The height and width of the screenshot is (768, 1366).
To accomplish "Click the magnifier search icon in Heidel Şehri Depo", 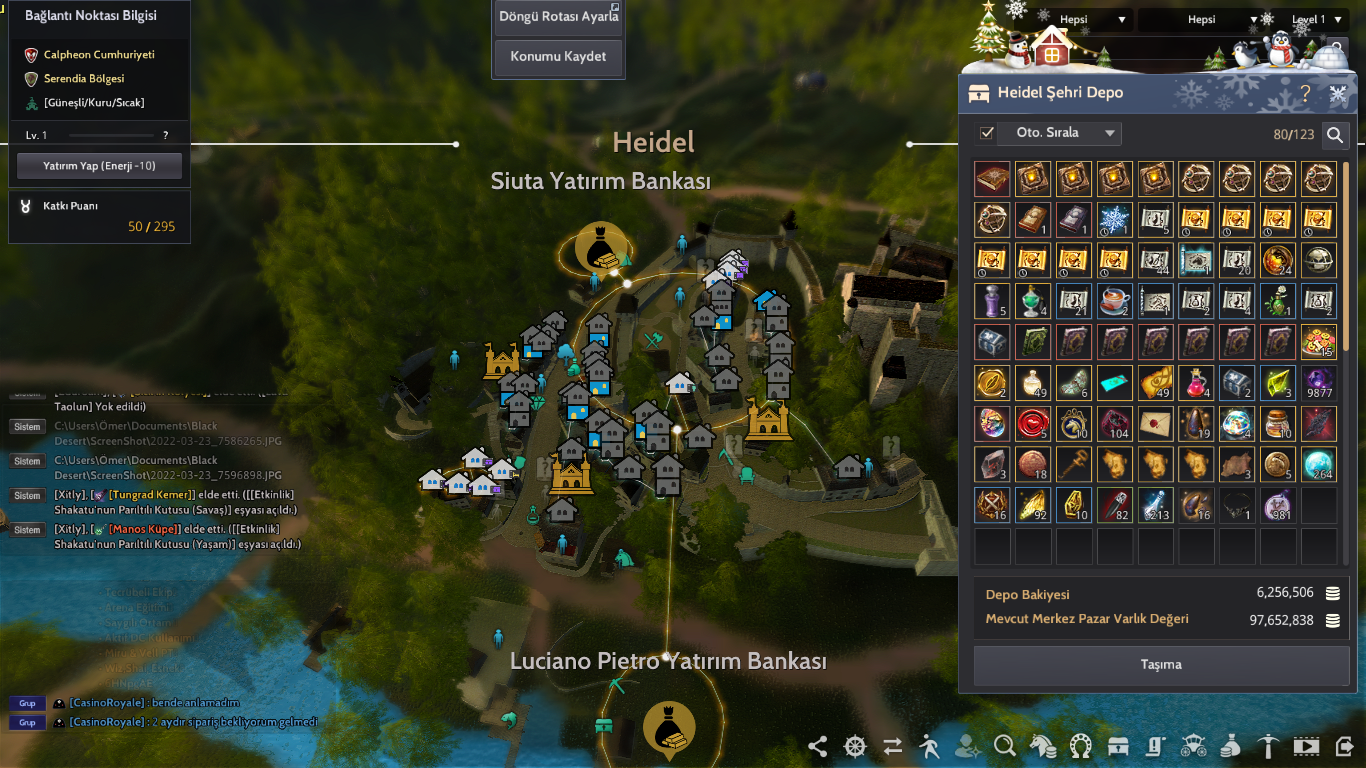I will pyautogui.click(x=1336, y=134).
